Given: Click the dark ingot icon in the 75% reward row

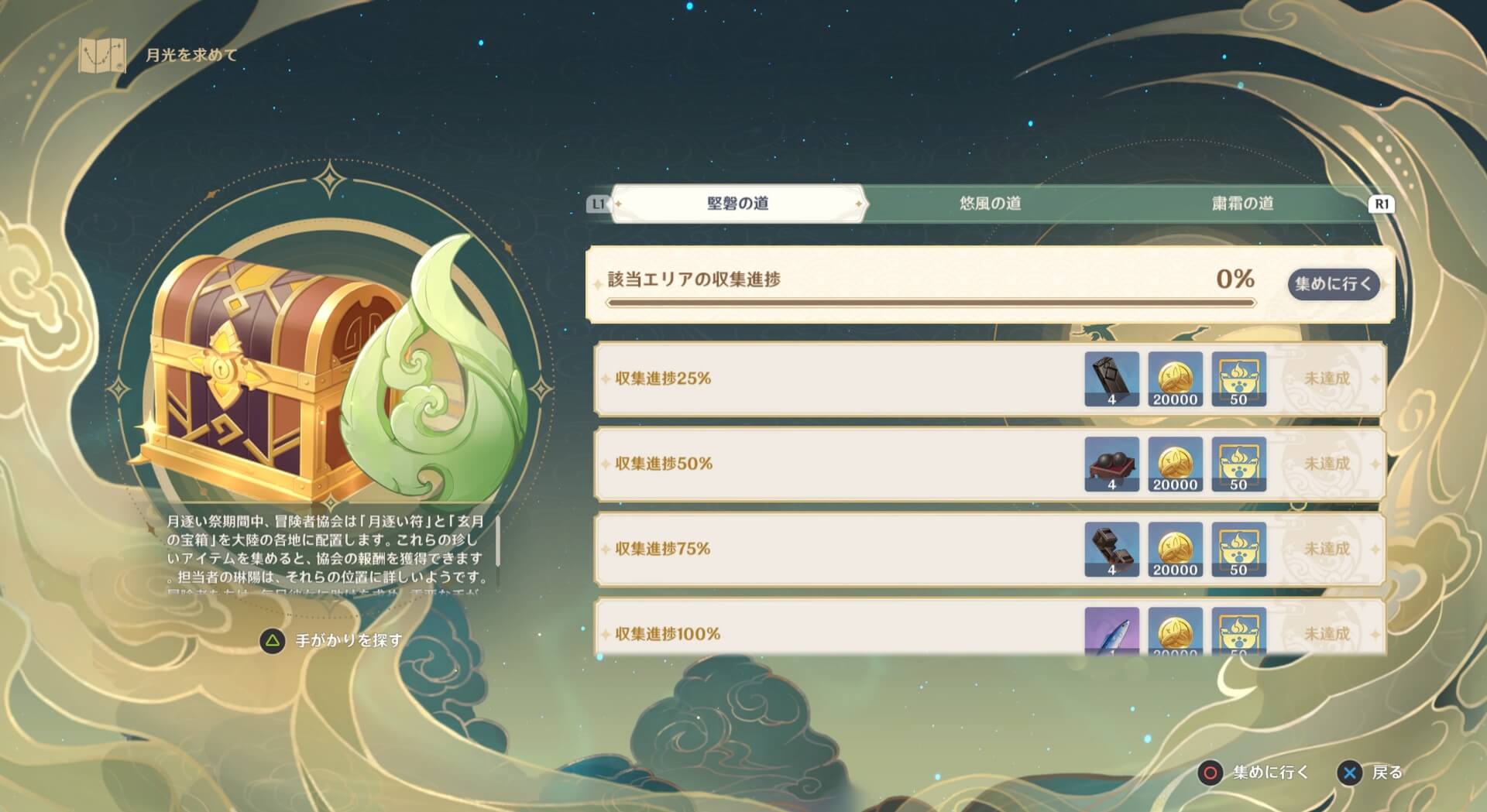Looking at the screenshot, I should (1111, 550).
